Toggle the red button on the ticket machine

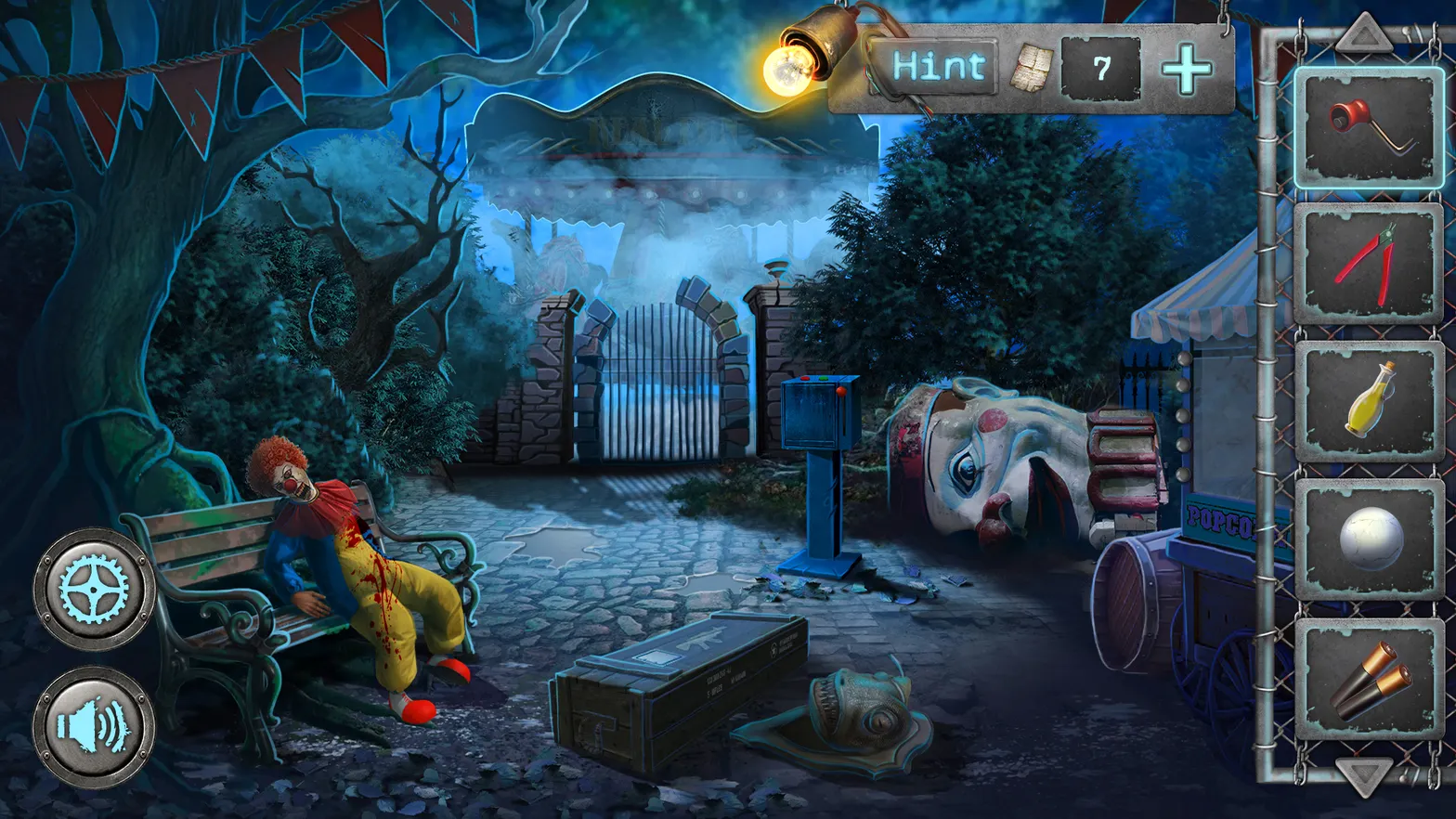coord(805,378)
